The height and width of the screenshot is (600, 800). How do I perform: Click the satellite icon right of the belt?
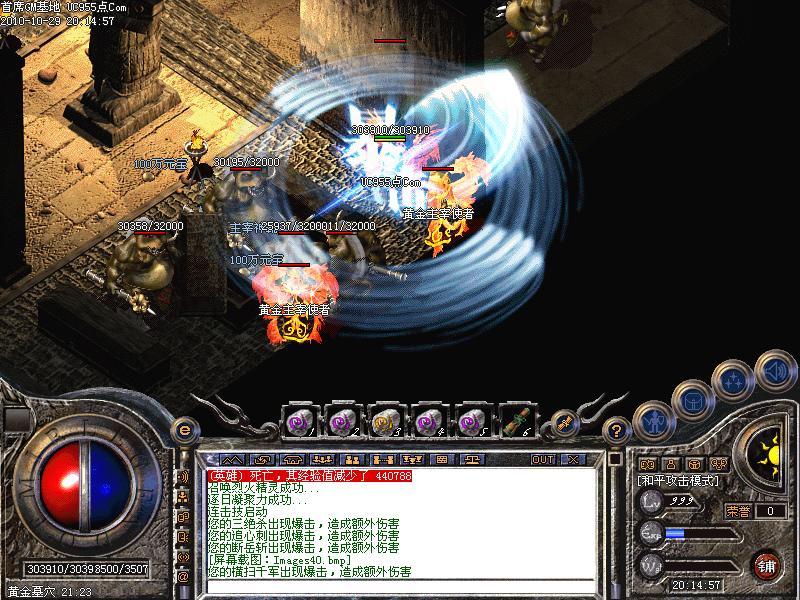coord(566,422)
